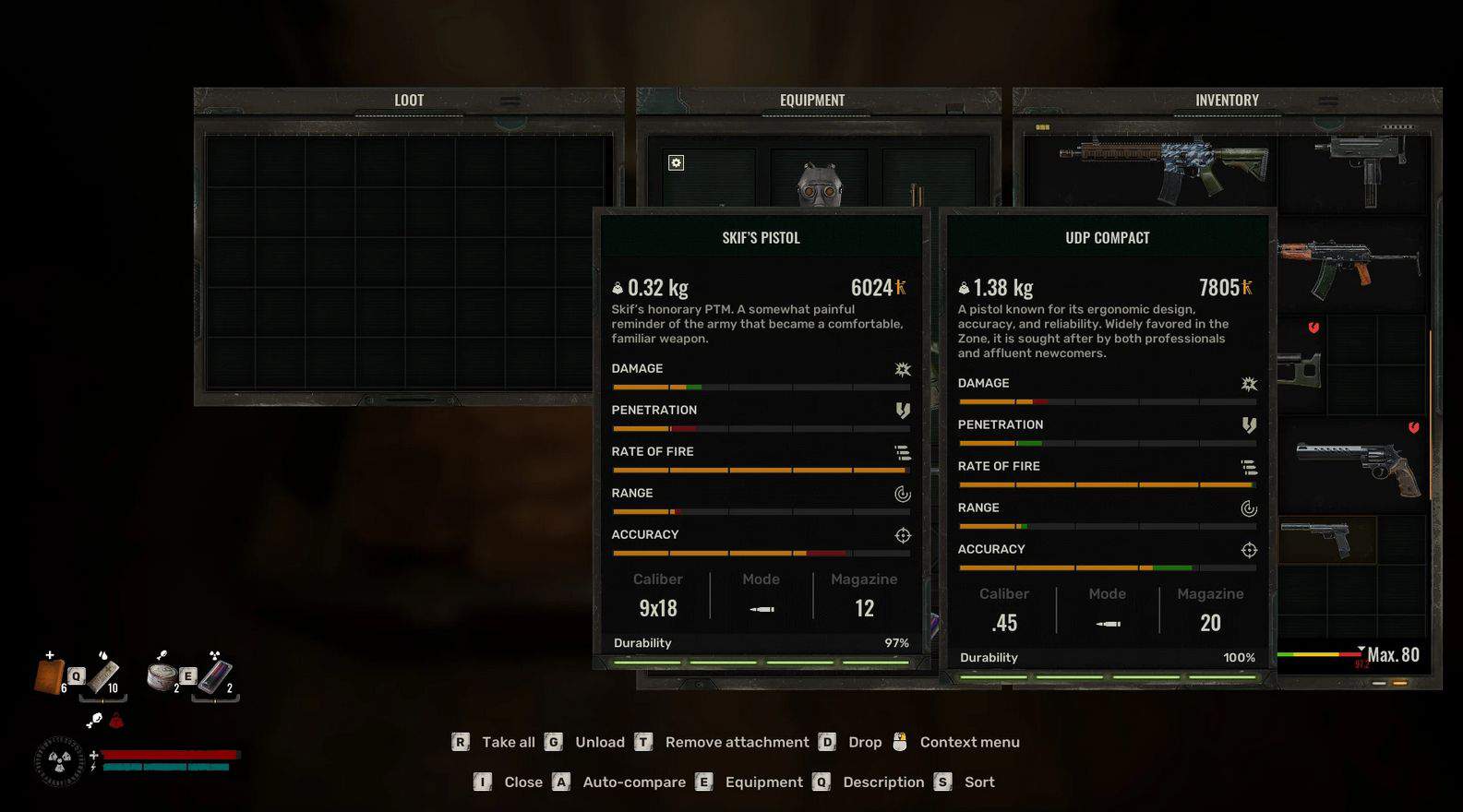The image size is (1463, 812).
Task: Use the canned food quick slot
Action: click(162, 675)
